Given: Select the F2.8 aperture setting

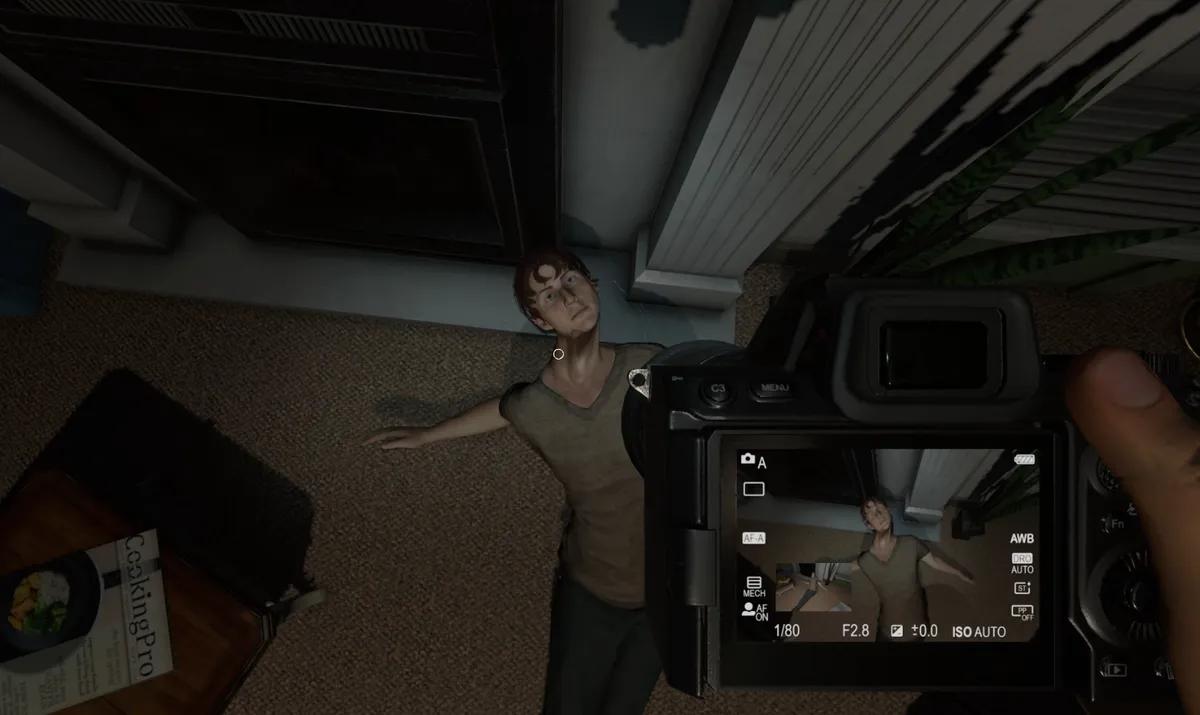Looking at the screenshot, I should [856, 631].
